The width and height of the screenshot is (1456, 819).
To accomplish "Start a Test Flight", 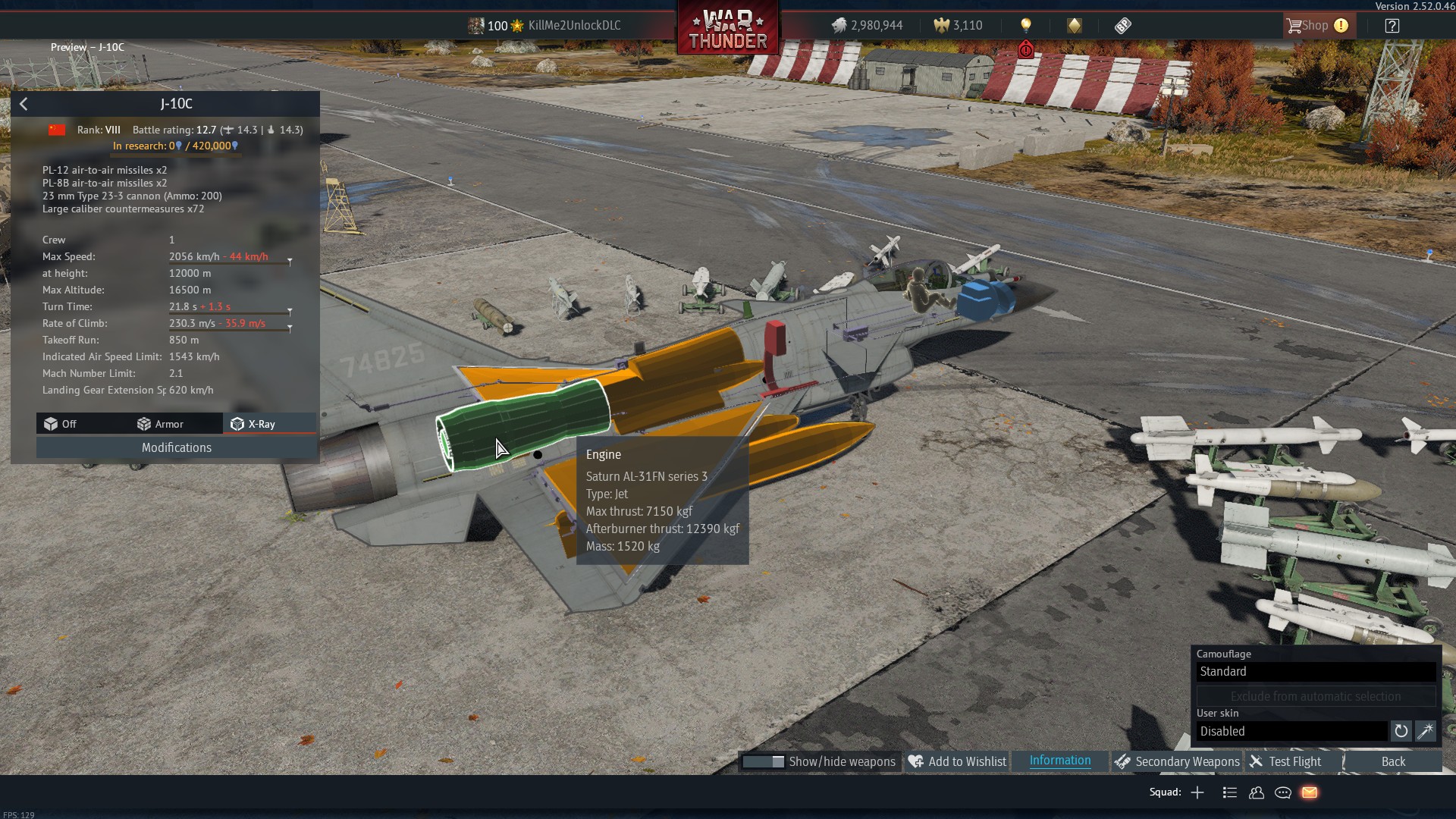I will tap(1285, 761).
